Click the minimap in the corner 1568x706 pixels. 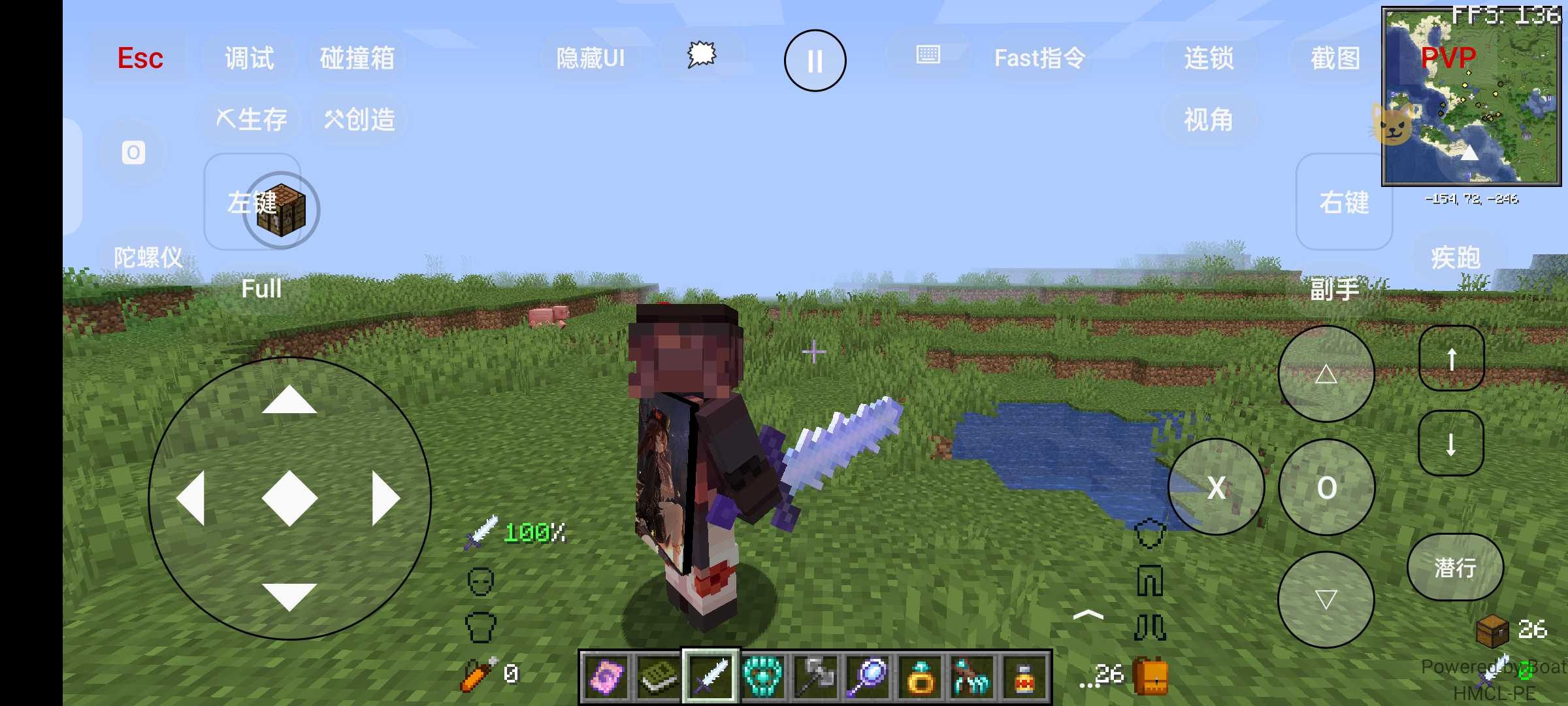click(x=1471, y=96)
